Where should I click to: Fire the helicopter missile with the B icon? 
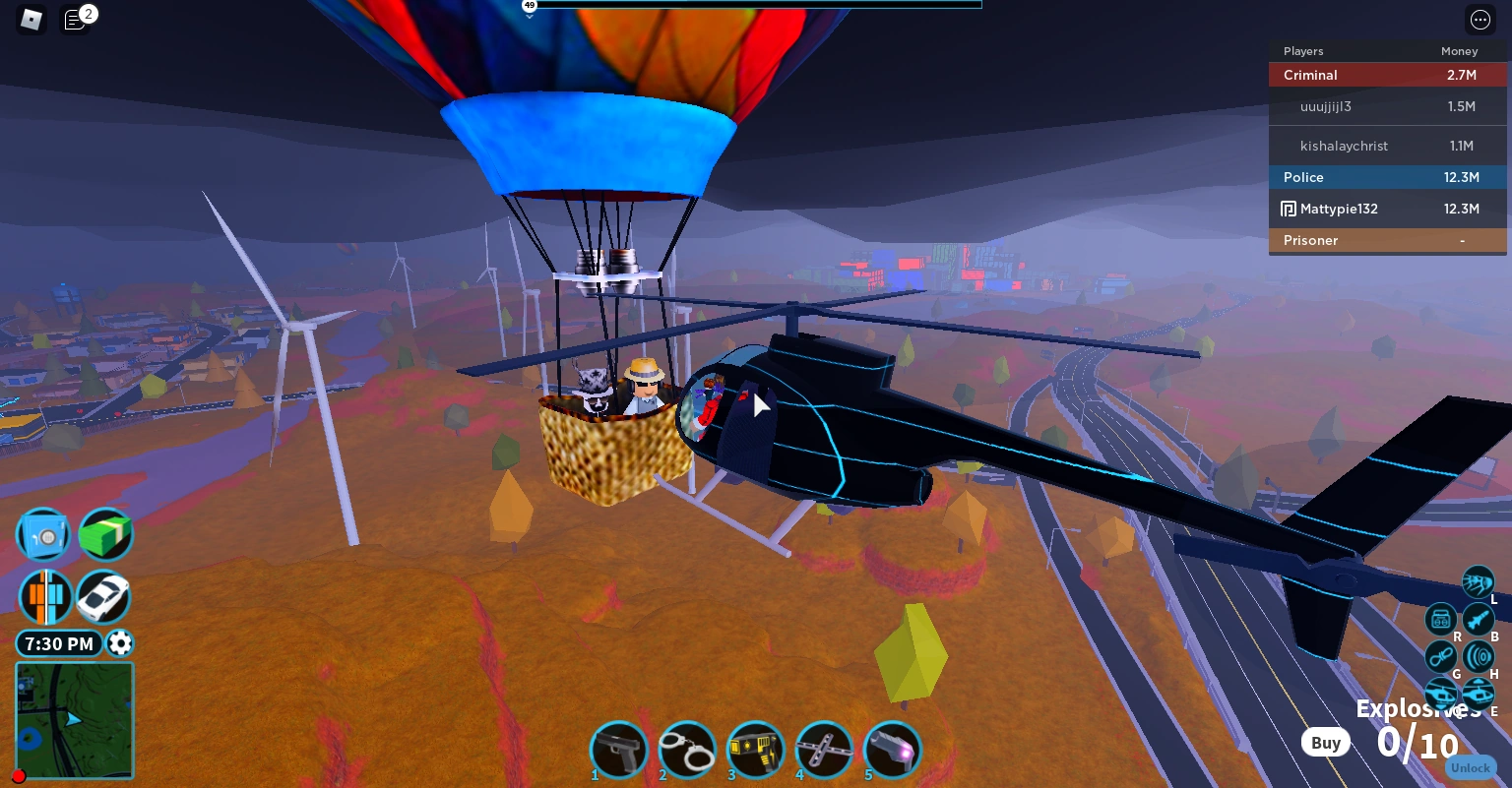pos(1479,619)
